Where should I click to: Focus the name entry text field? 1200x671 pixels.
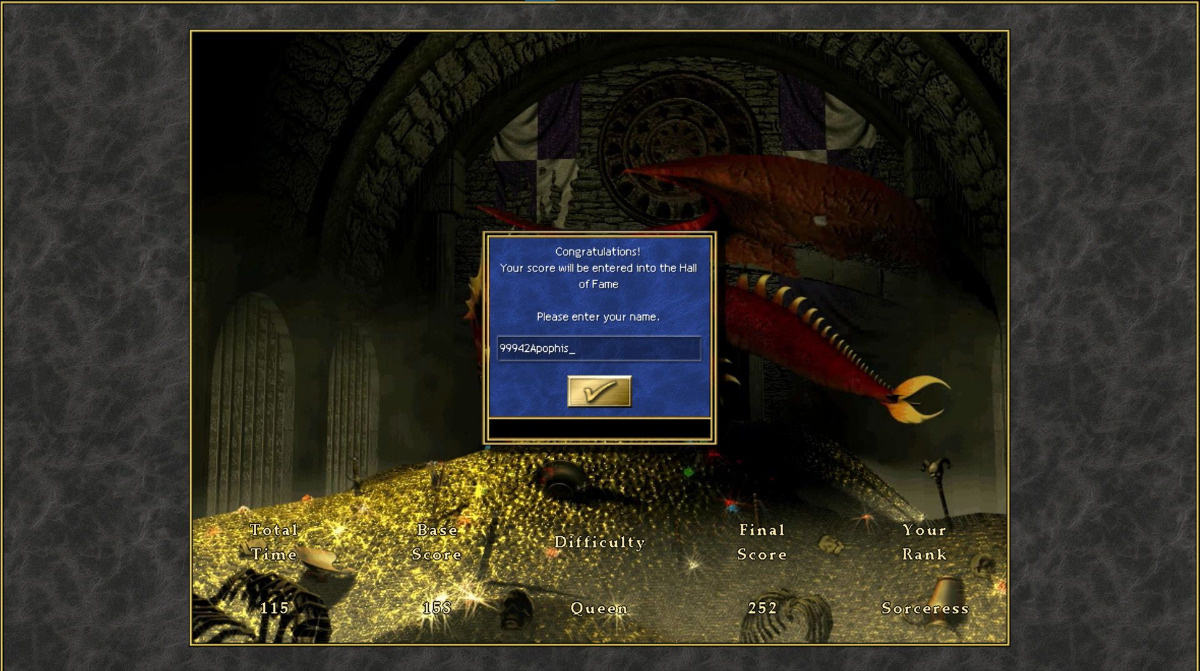(x=598, y=349)
